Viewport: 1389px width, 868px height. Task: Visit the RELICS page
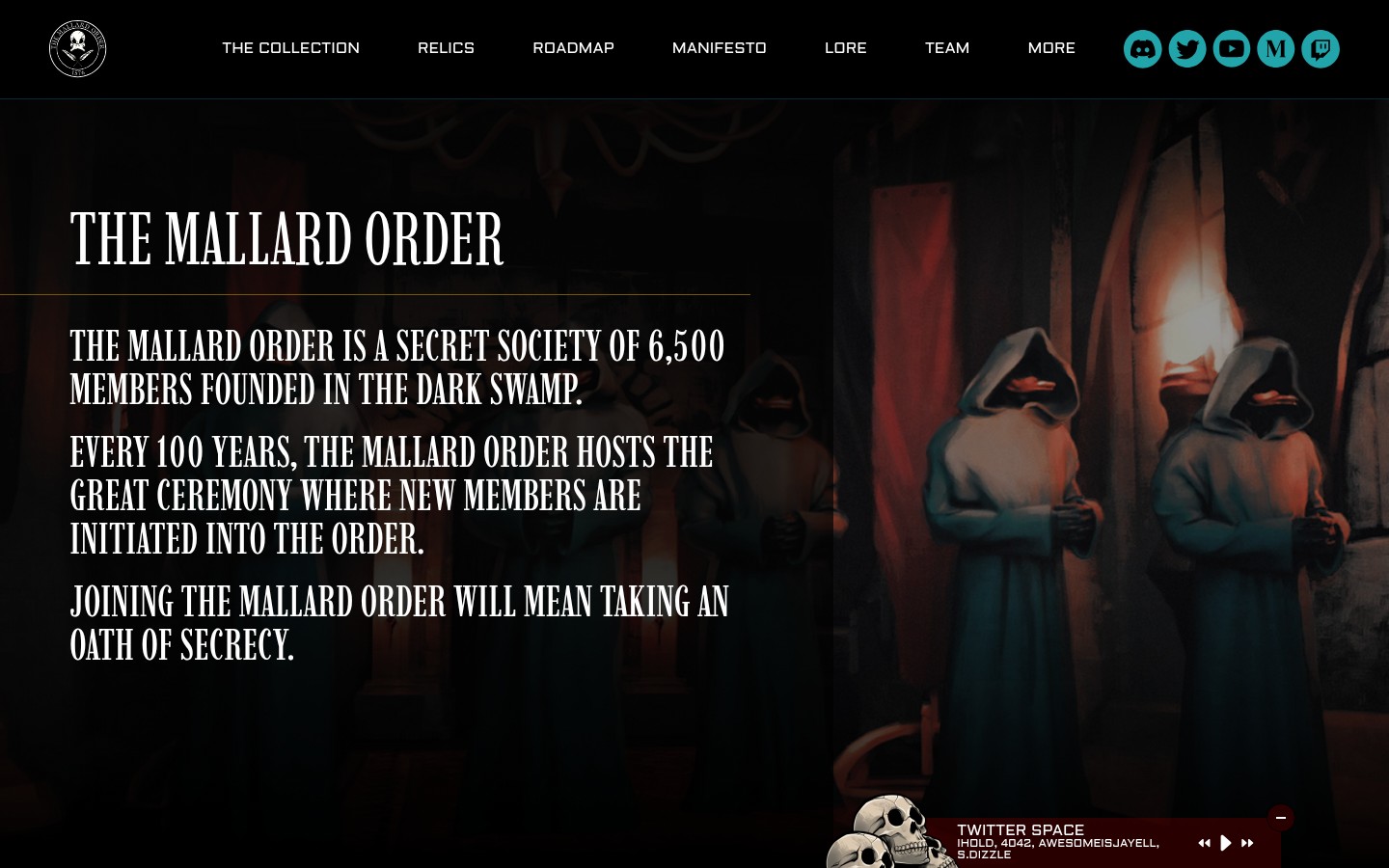[446, 48]
